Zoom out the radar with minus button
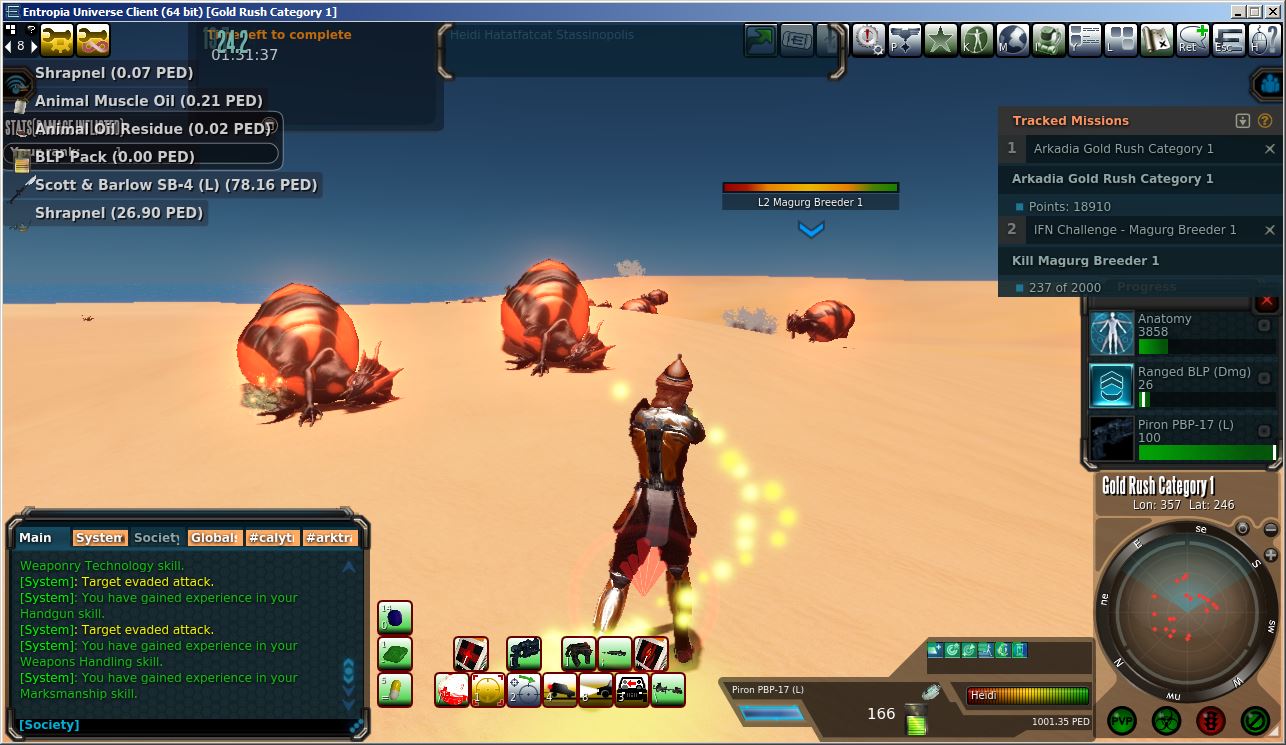The width and height of the screenshot is (1286, 745). (1271, 529)
